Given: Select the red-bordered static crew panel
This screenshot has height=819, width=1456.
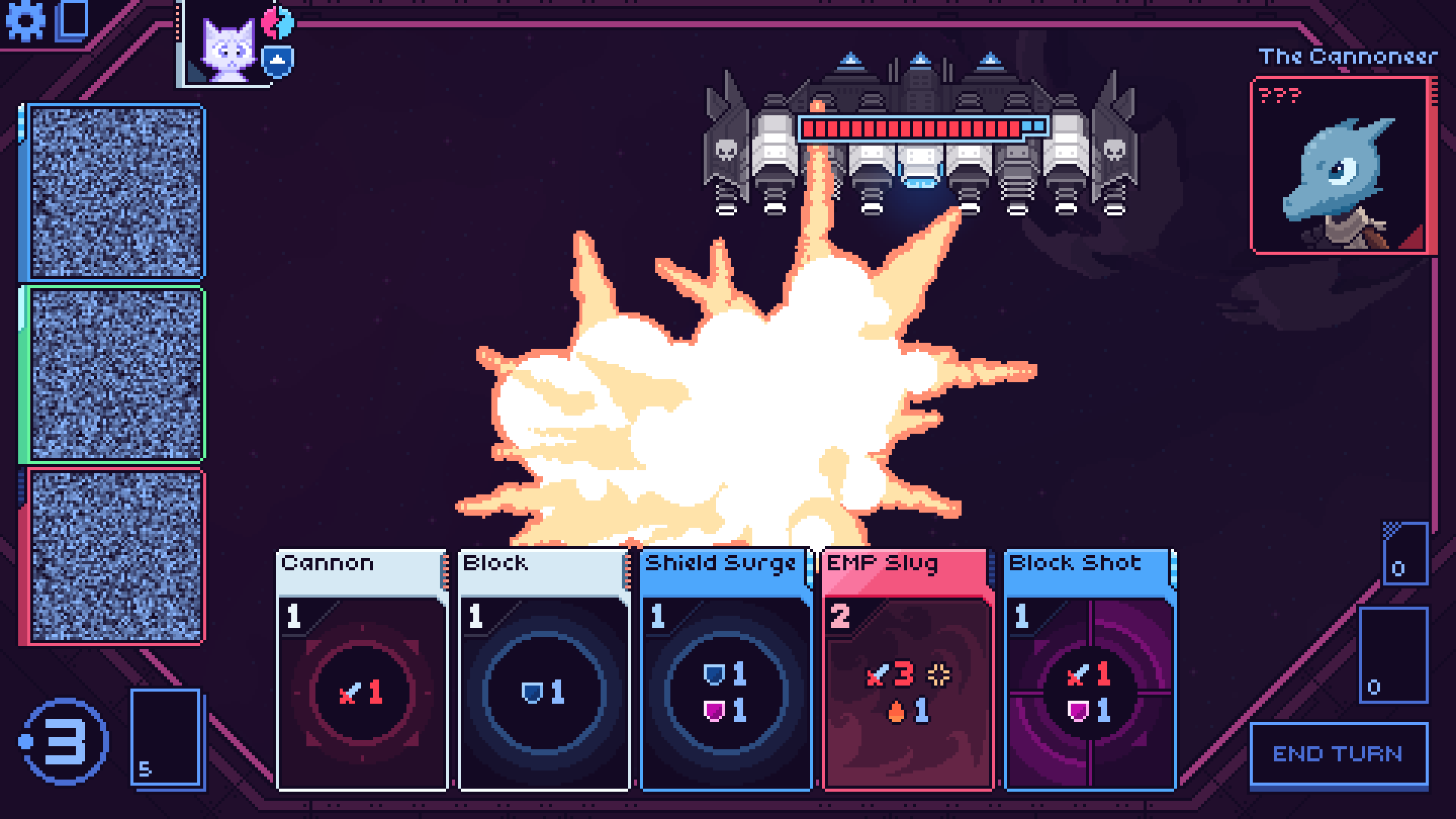Looking at the screenshot, I should 115,557.
